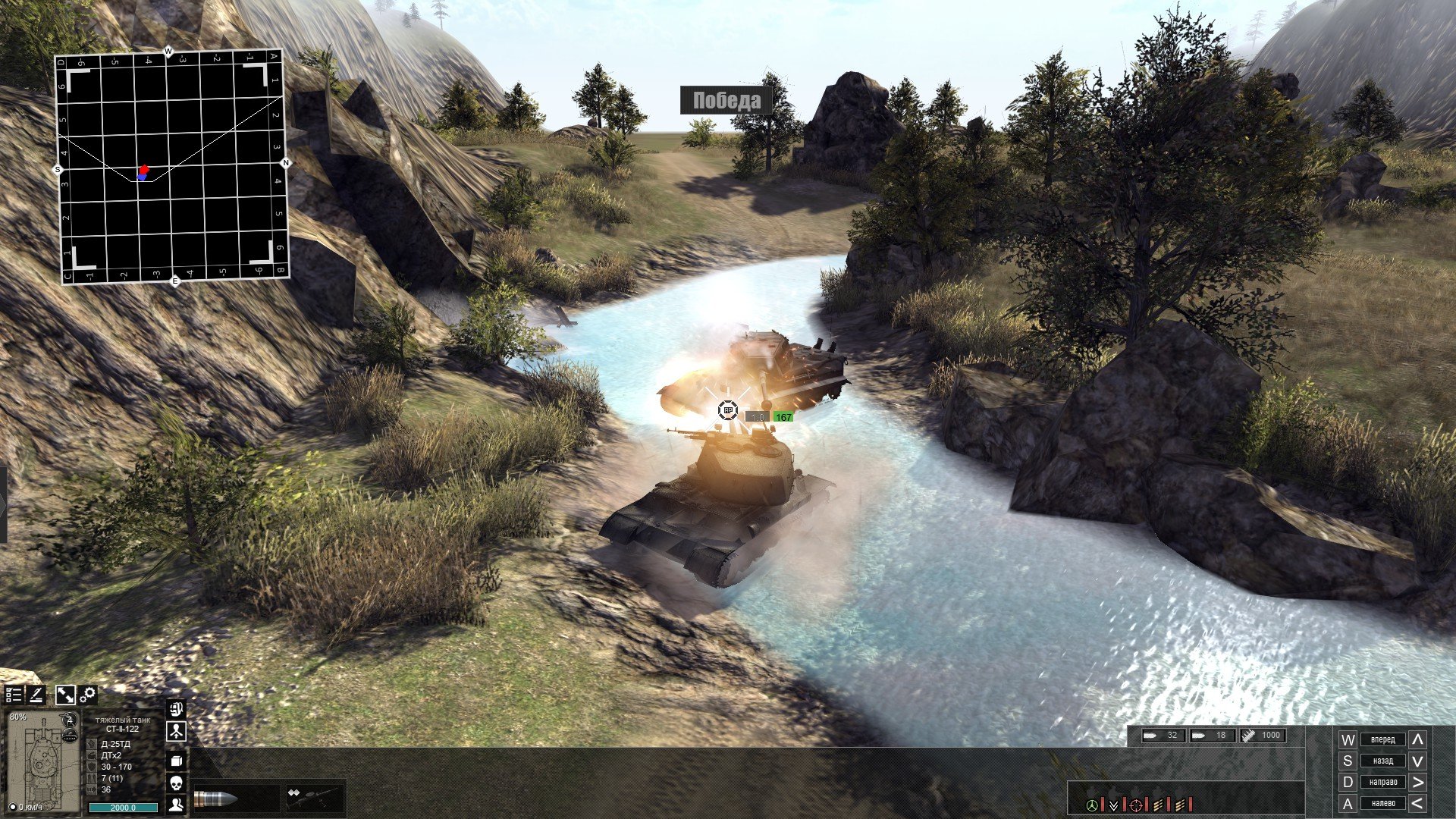Select the commander chevrons crew icon
Viewport: 1456px width, 819px height.
(x=1113, y=805)
